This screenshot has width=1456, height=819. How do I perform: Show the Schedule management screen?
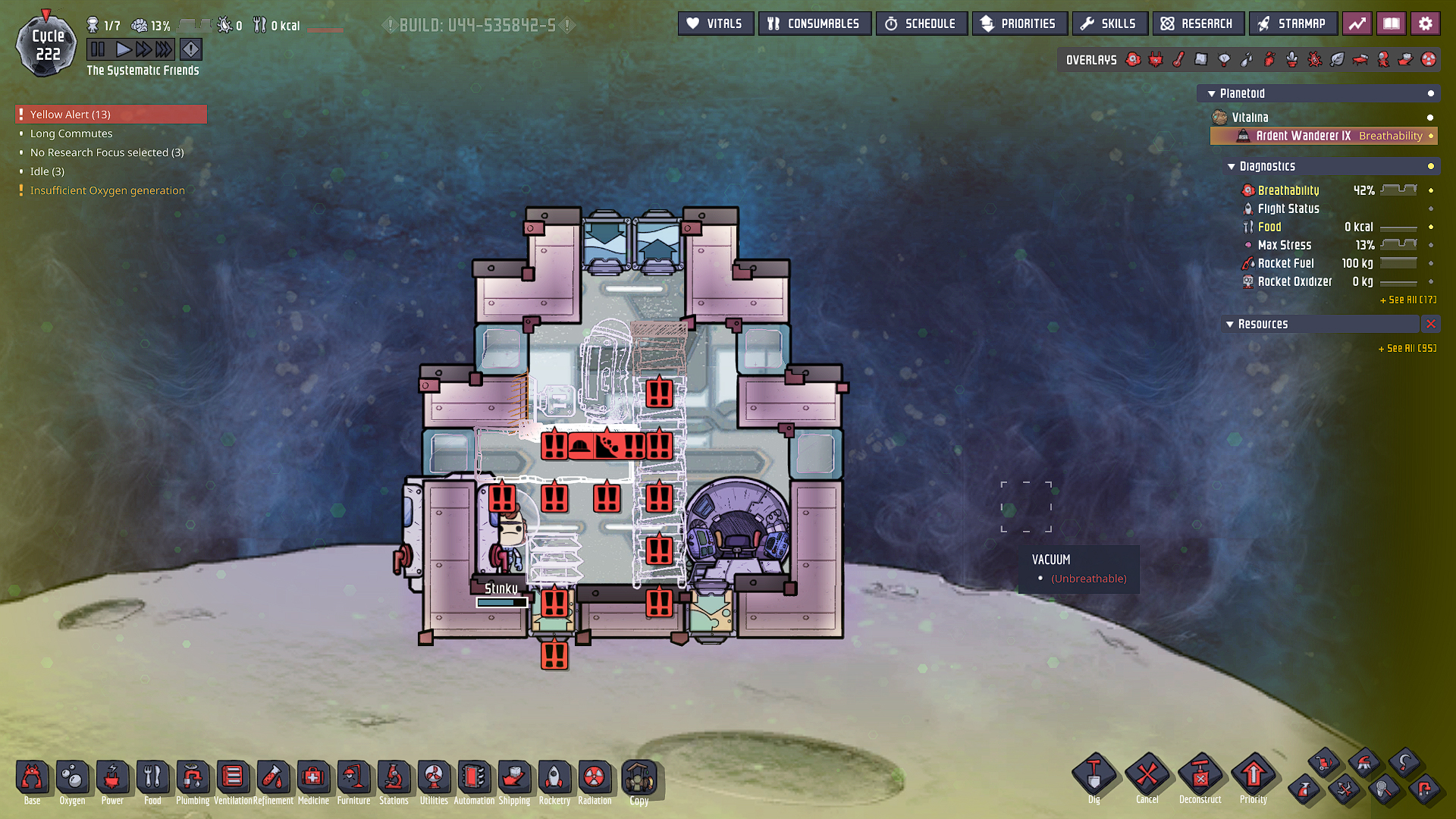(921, 24)
